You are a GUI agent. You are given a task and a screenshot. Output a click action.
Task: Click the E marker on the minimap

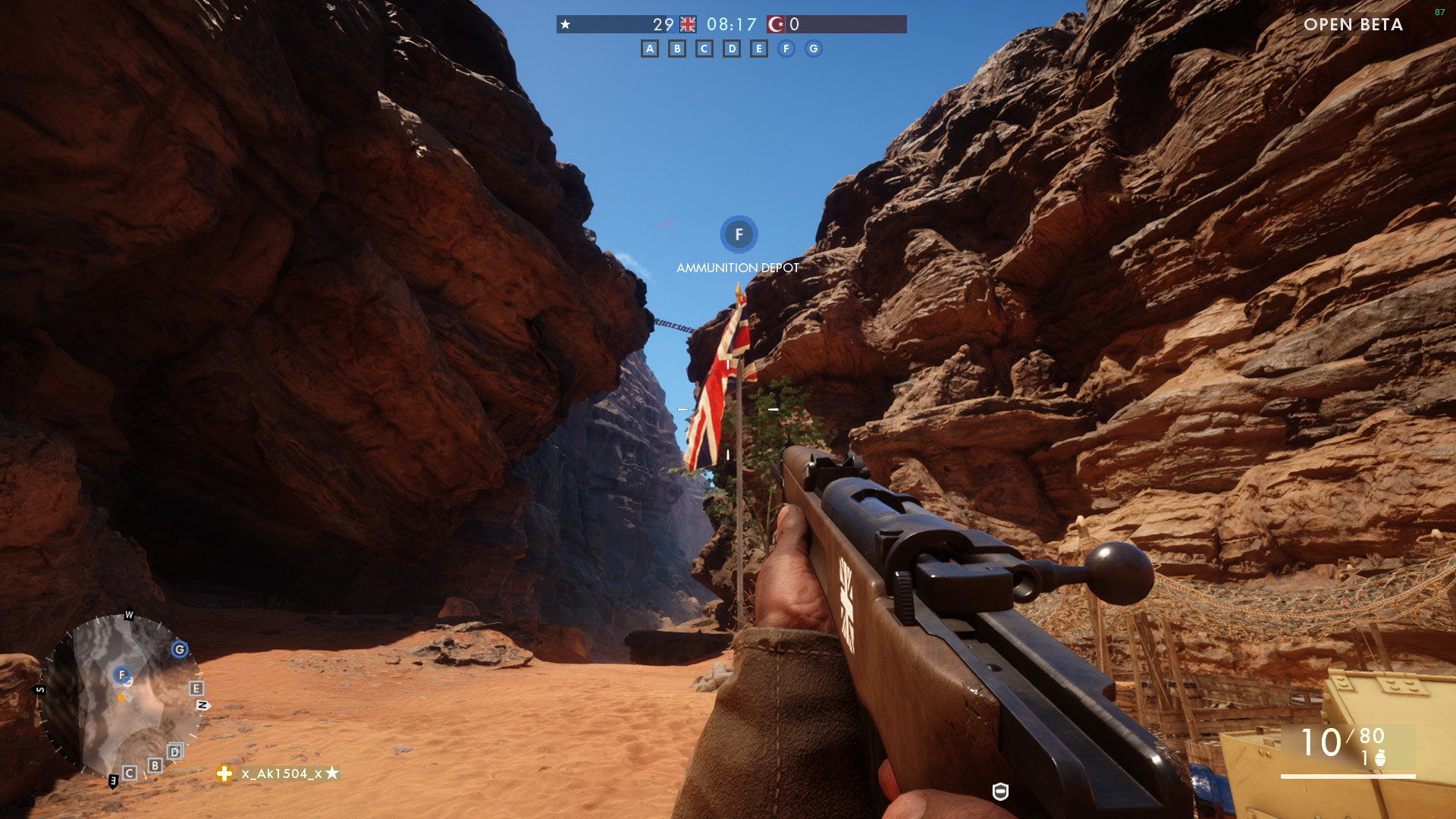pos(196,689)
